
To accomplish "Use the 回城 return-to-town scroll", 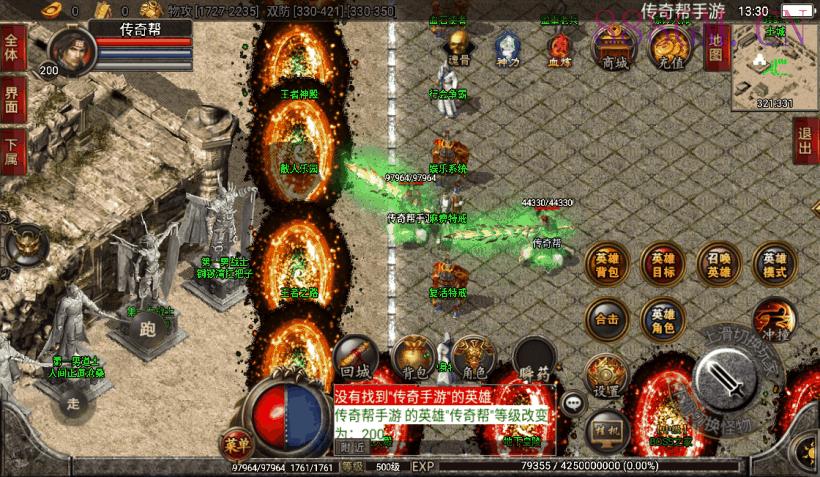I will [x=355, y=357].
